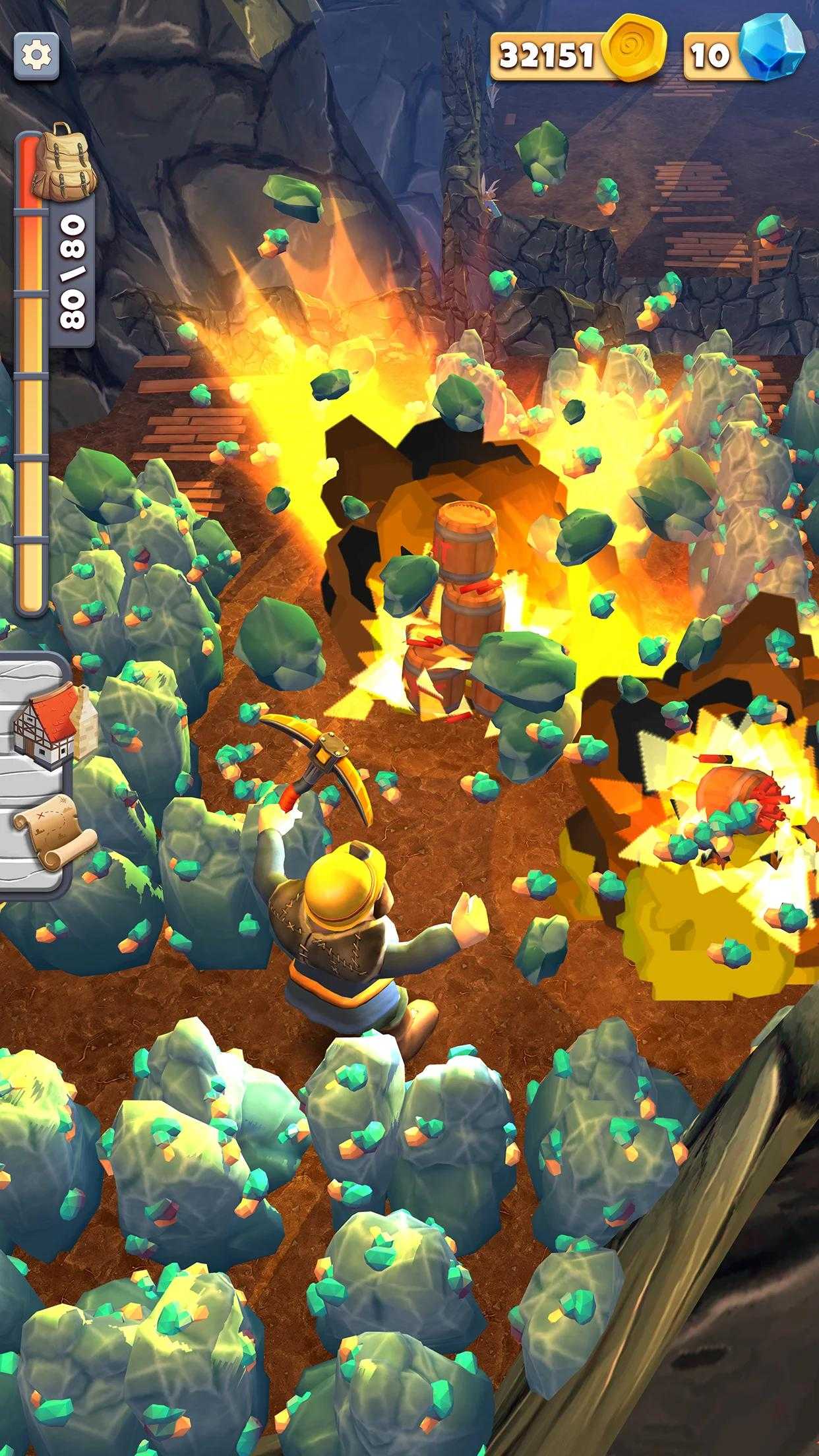Tap the gold coin currency counter
Image resolution: width=819 pixels, height=1456 pixels.
click(x=577, y=55)
